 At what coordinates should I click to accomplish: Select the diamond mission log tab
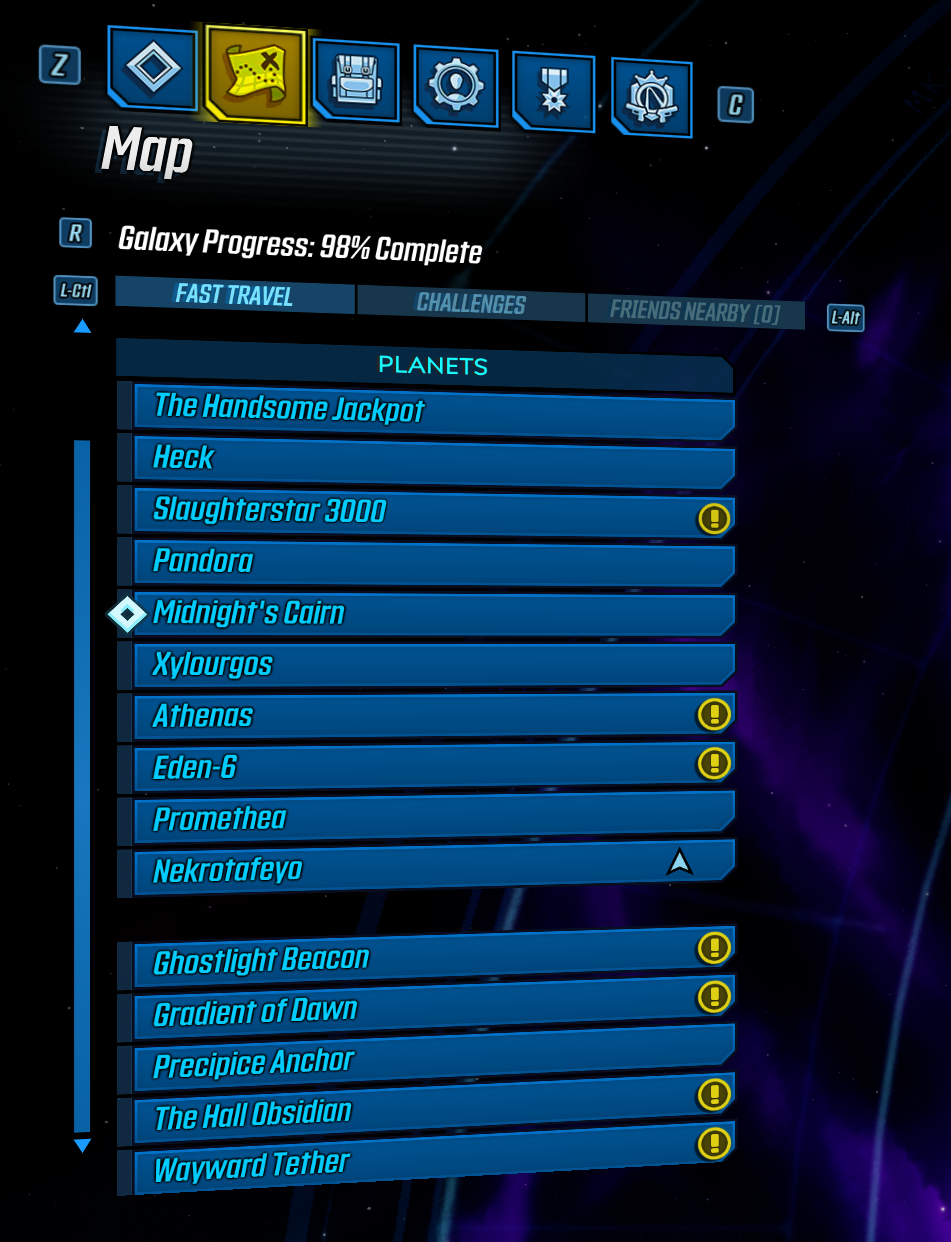coord(153,68)
